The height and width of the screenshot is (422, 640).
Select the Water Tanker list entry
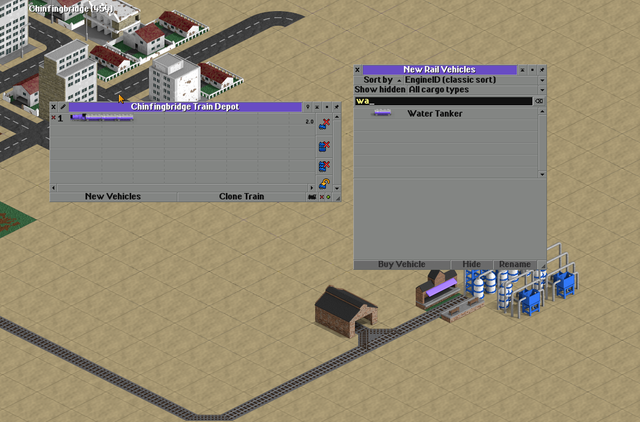pos(434,114)
